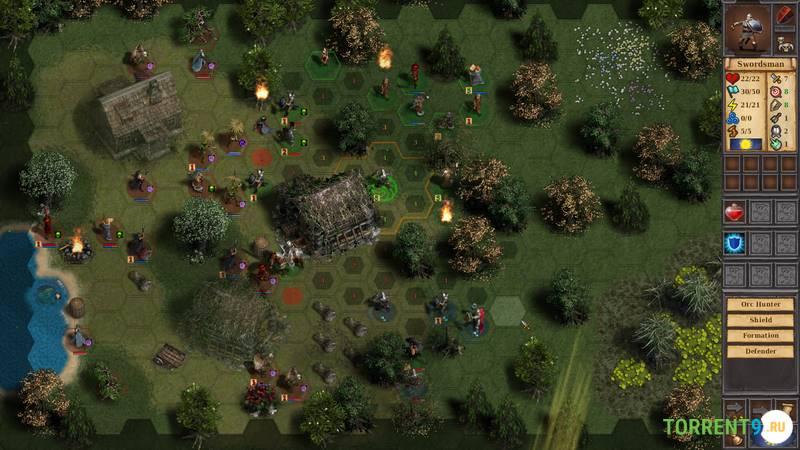This screenshot has width=800, height=450.
Task: Select the Shield trait button
Action: [759, 320]
